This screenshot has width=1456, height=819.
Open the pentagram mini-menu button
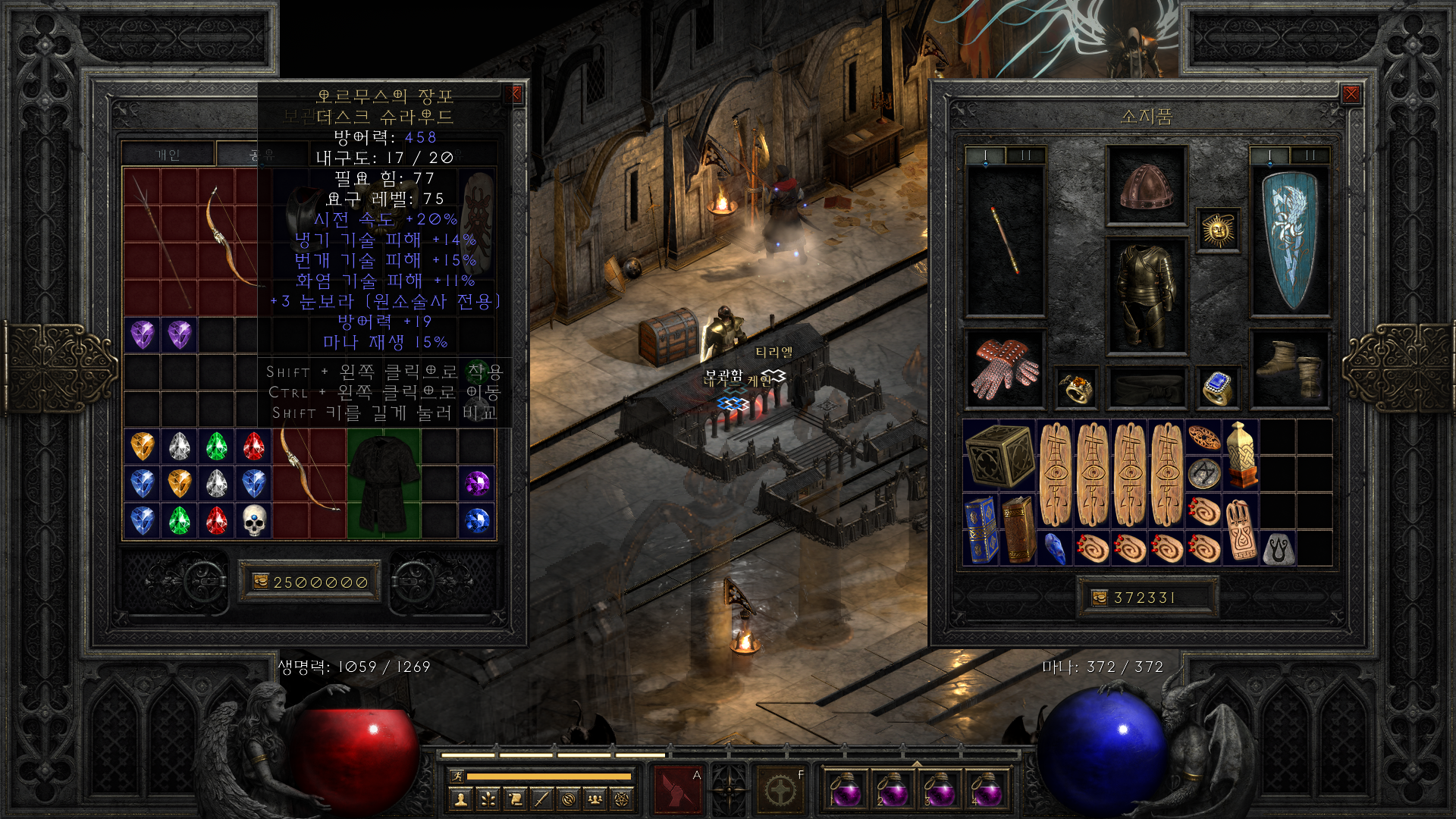click(622, 799)
